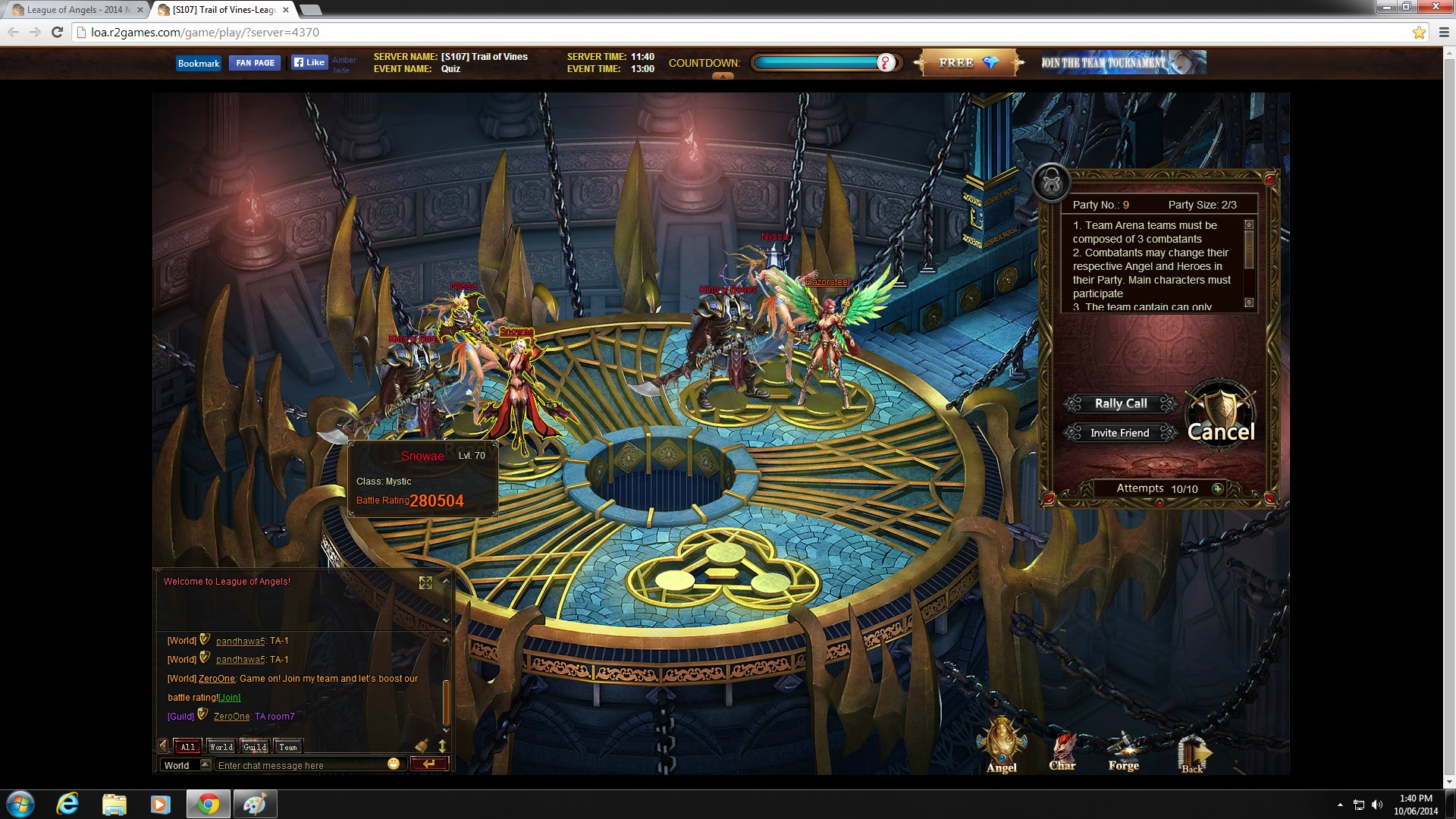Click the Invite Friend button

1119,433
